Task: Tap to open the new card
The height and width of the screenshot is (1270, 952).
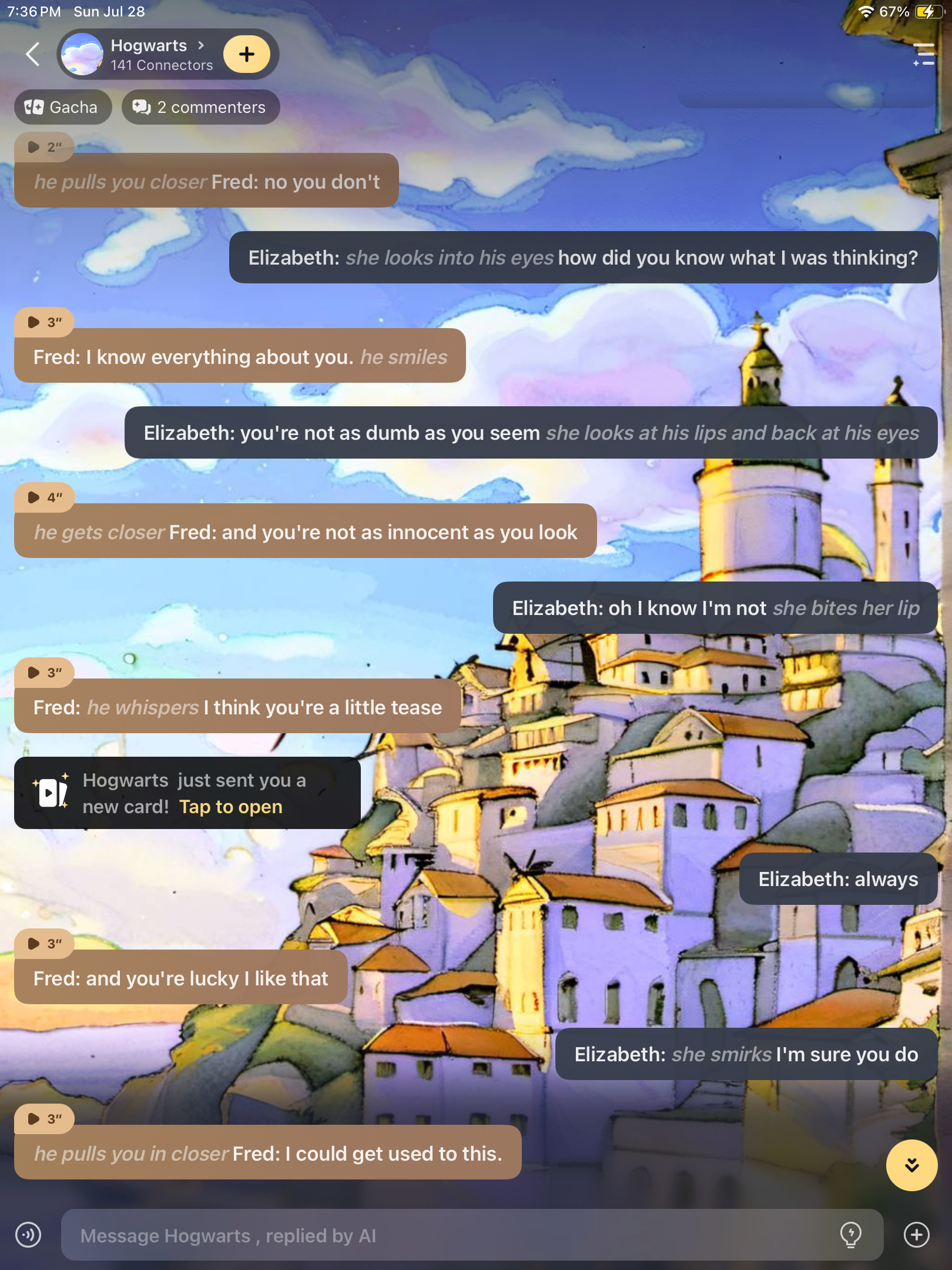Action: tap(230, 807)
